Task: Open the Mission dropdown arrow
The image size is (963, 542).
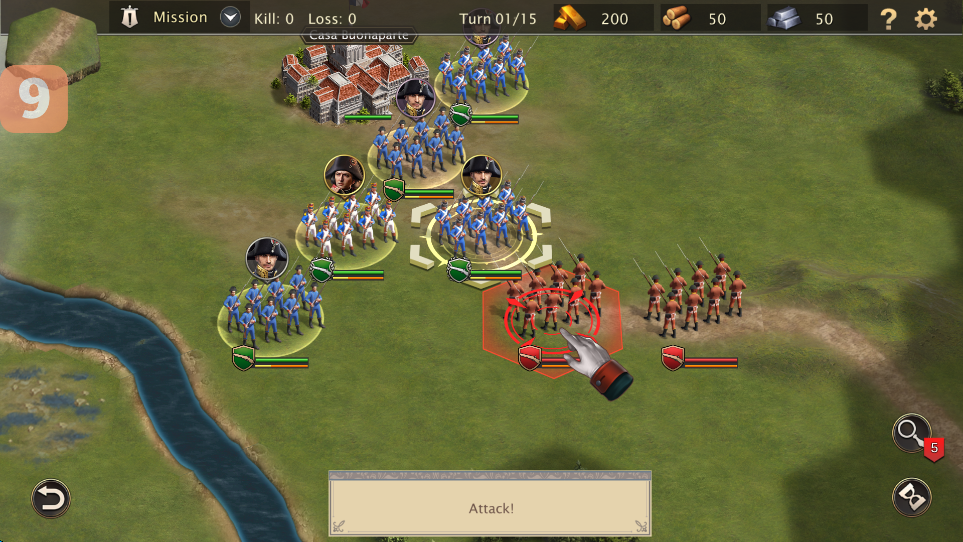Action: pos(231,17)
